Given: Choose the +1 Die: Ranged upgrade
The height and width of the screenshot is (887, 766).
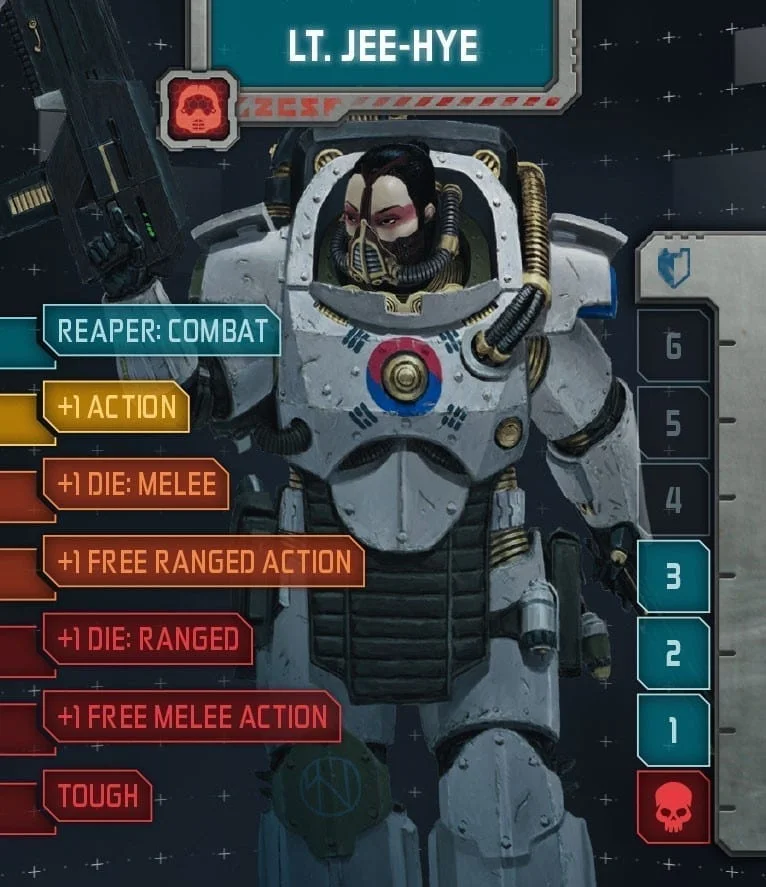Looking at the screenshot, I should pyautogui.click(x=147, y=639).
